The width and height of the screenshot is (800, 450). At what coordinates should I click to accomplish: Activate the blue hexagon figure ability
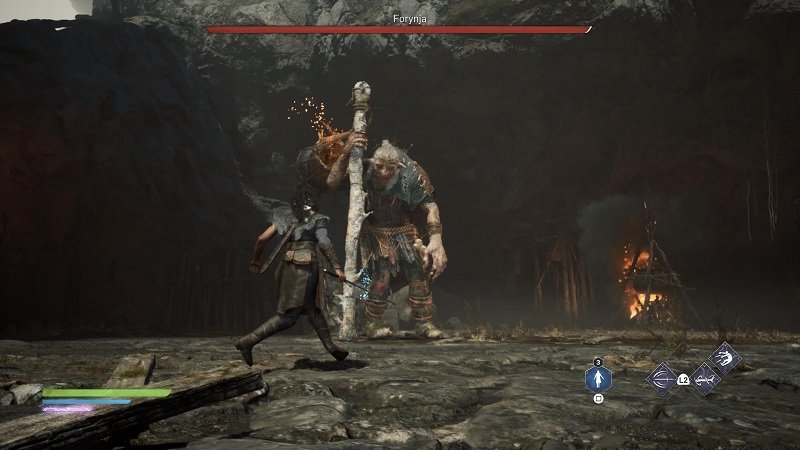tap(598, 379)
